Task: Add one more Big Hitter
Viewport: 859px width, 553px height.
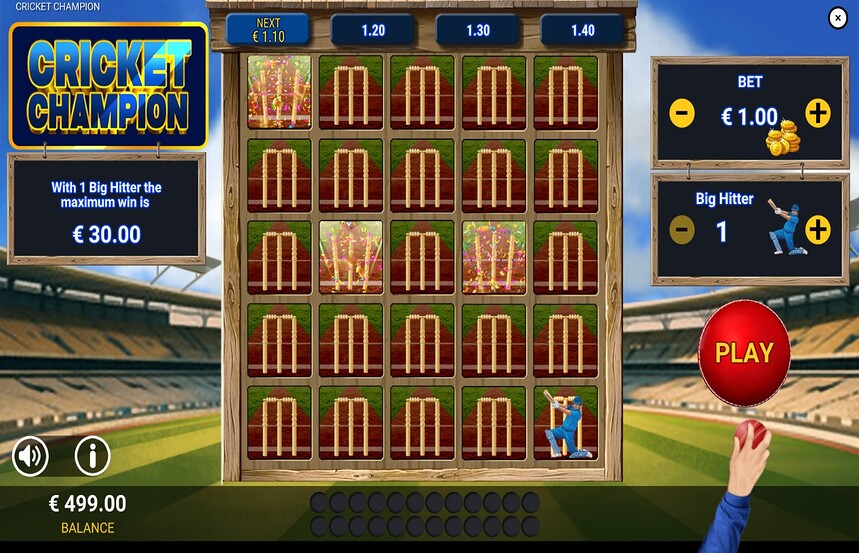Action: click(818, 231)
